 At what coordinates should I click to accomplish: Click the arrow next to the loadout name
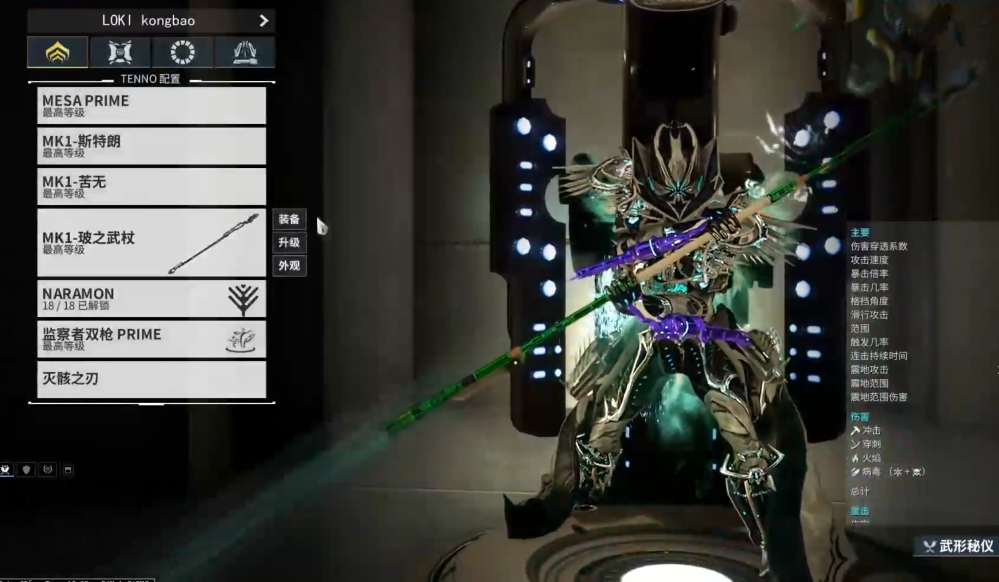click(263, 20)
